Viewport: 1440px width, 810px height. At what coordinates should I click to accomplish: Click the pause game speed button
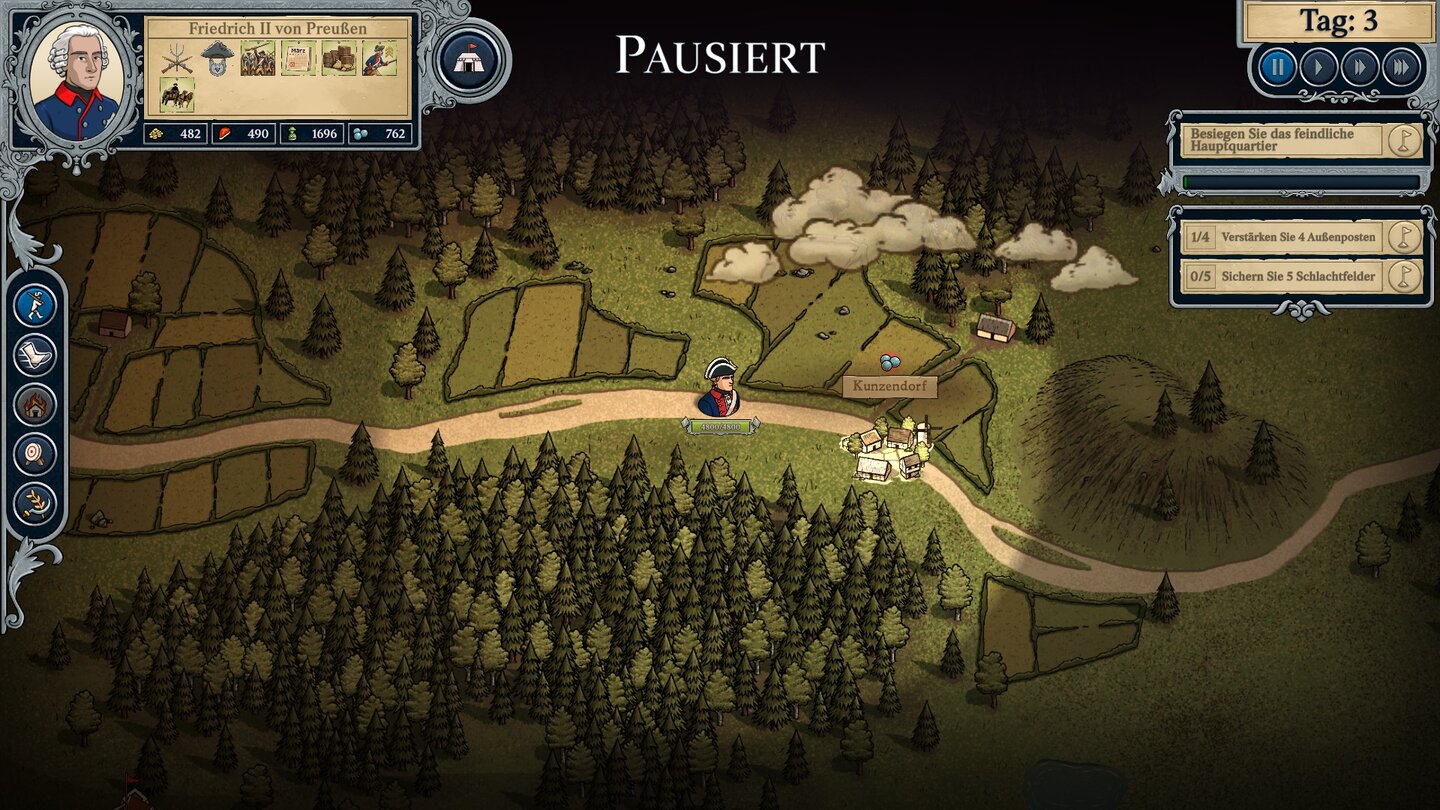[1277, 68]
